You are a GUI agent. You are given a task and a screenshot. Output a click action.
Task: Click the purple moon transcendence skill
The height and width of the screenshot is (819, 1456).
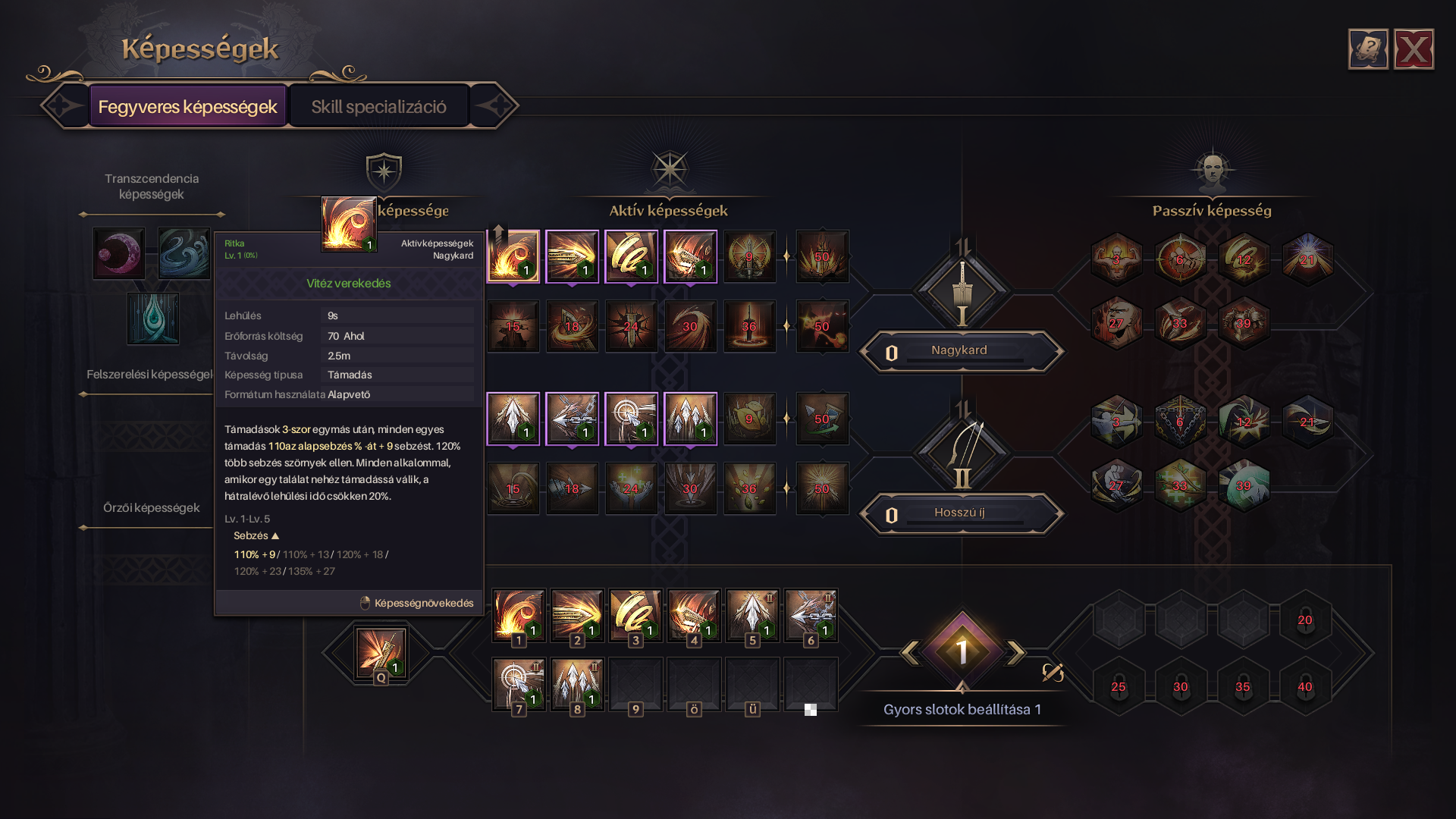pyautogui.click(x=119, y=253)
